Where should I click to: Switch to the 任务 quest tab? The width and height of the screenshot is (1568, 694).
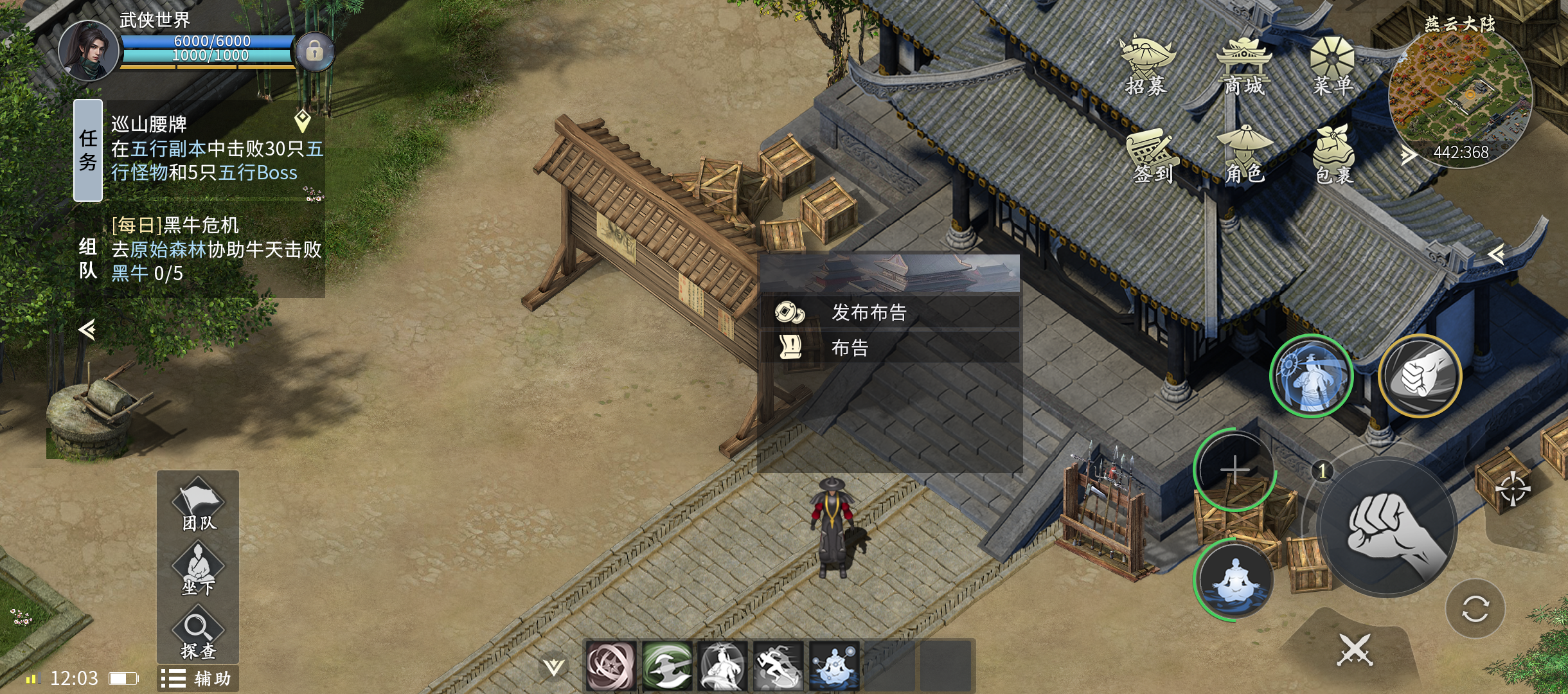88,150
